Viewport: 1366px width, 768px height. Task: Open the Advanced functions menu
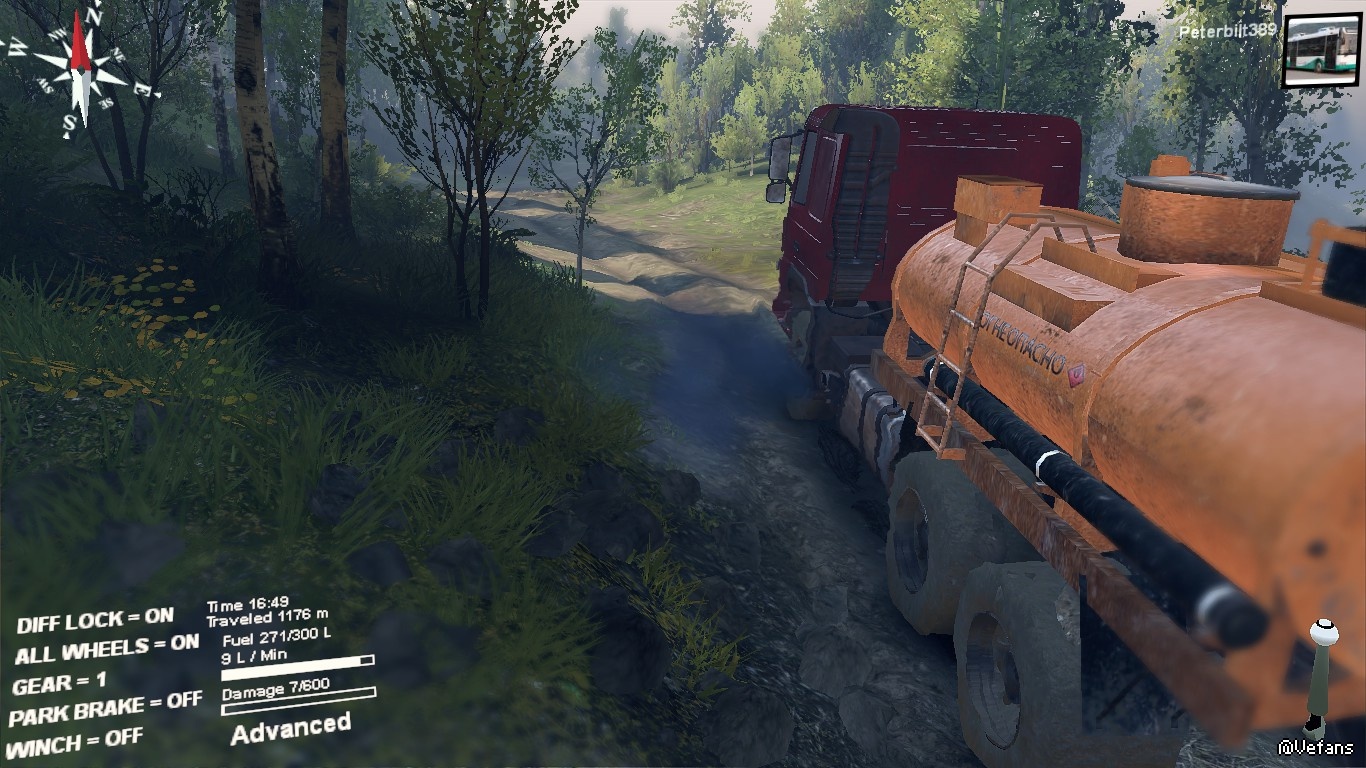coord(291,728)
